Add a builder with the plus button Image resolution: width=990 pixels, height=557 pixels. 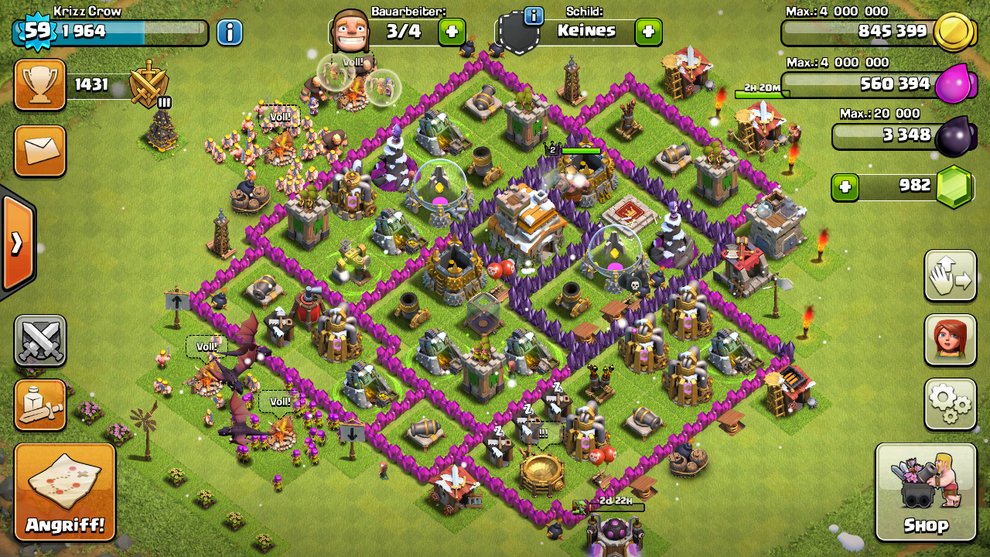point(450,31)
